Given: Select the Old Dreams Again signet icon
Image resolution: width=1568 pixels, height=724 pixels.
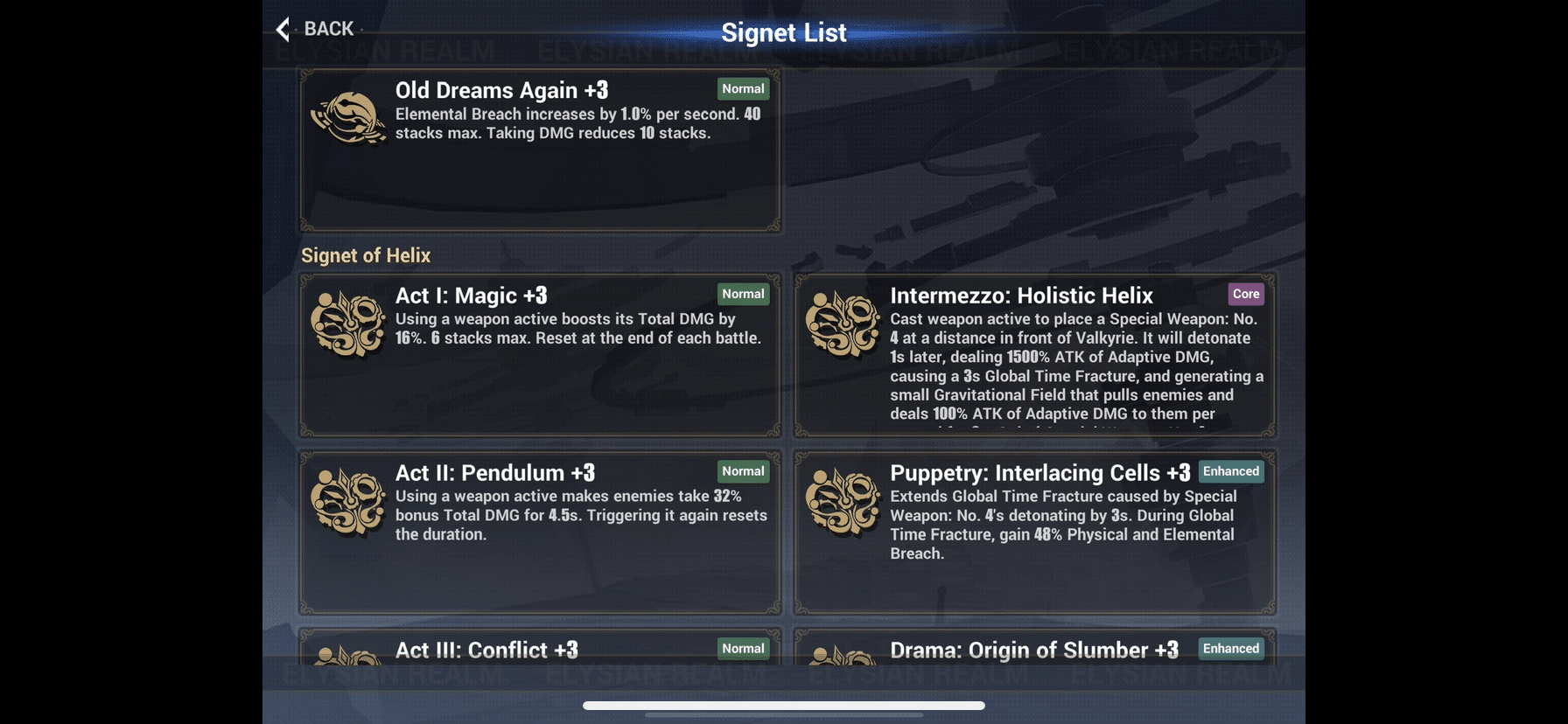Looking at the screenshot, I should pyautogui.click(x=348, y=118).
